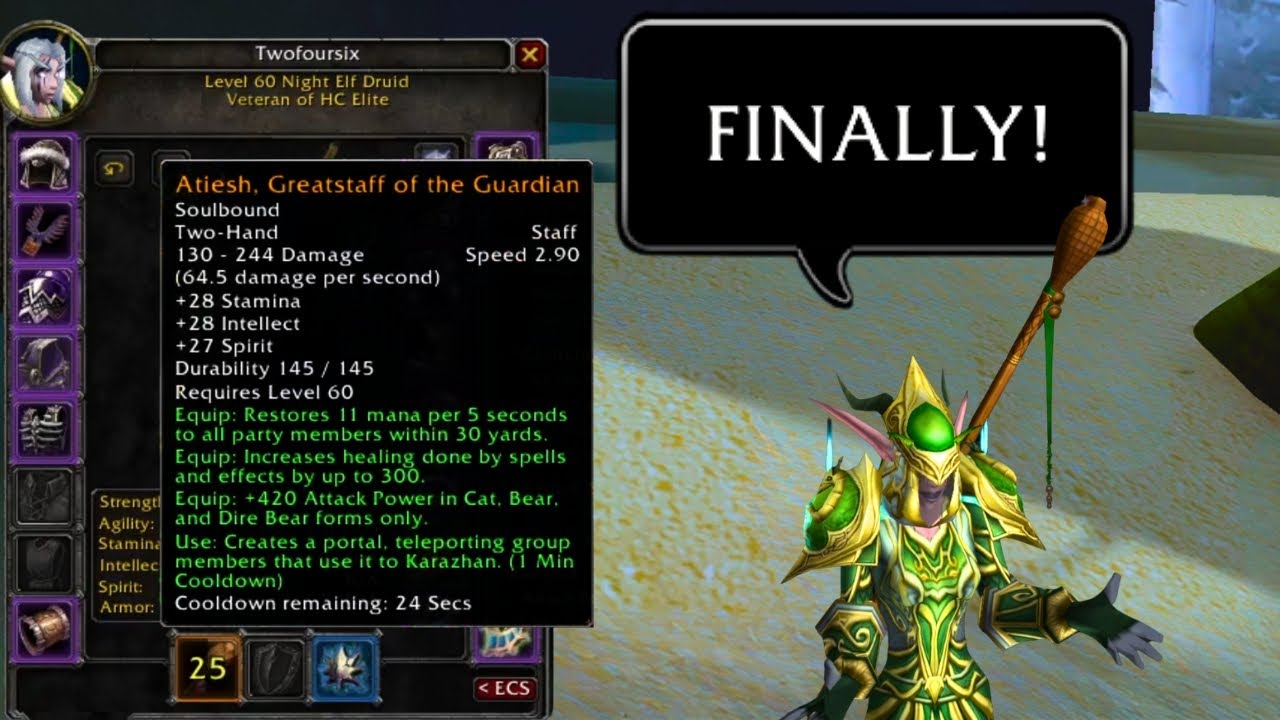This screenshot has width=1280, height=720.
Task: Click the empty off-hand shield slot
Action: coord(275,666)
